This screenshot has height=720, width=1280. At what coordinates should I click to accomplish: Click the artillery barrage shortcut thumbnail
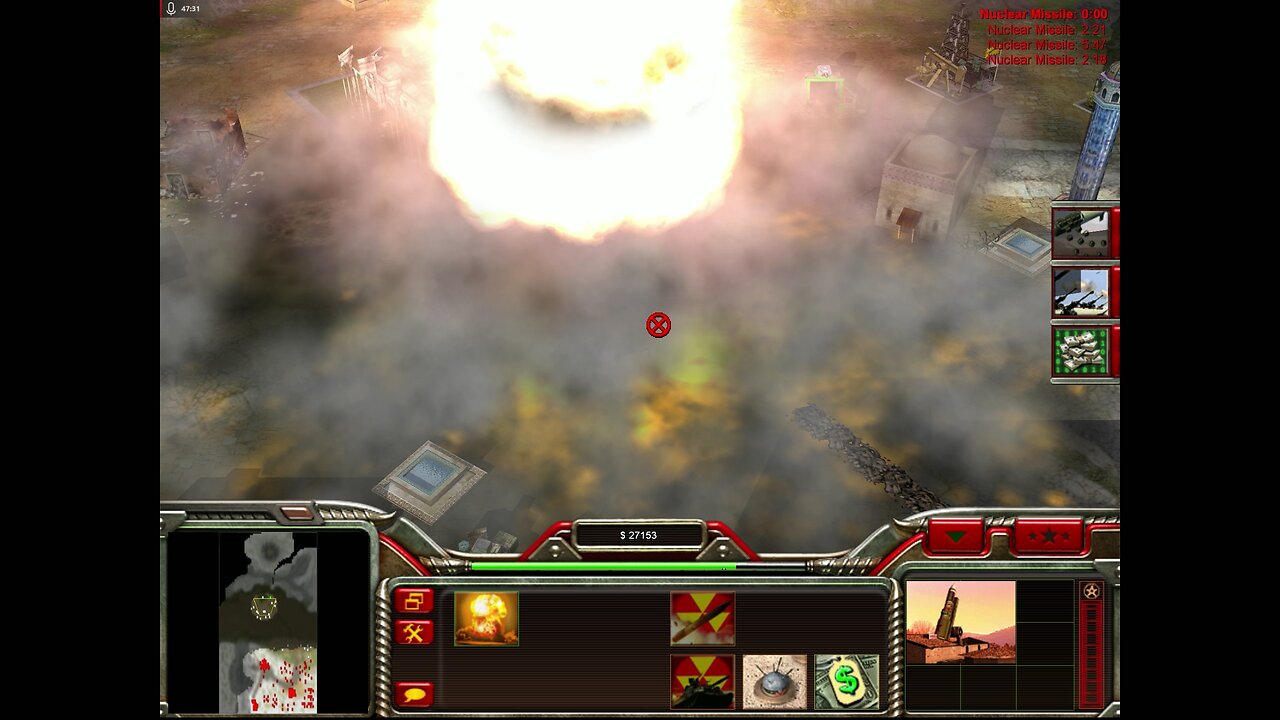tap(1082, 293)
